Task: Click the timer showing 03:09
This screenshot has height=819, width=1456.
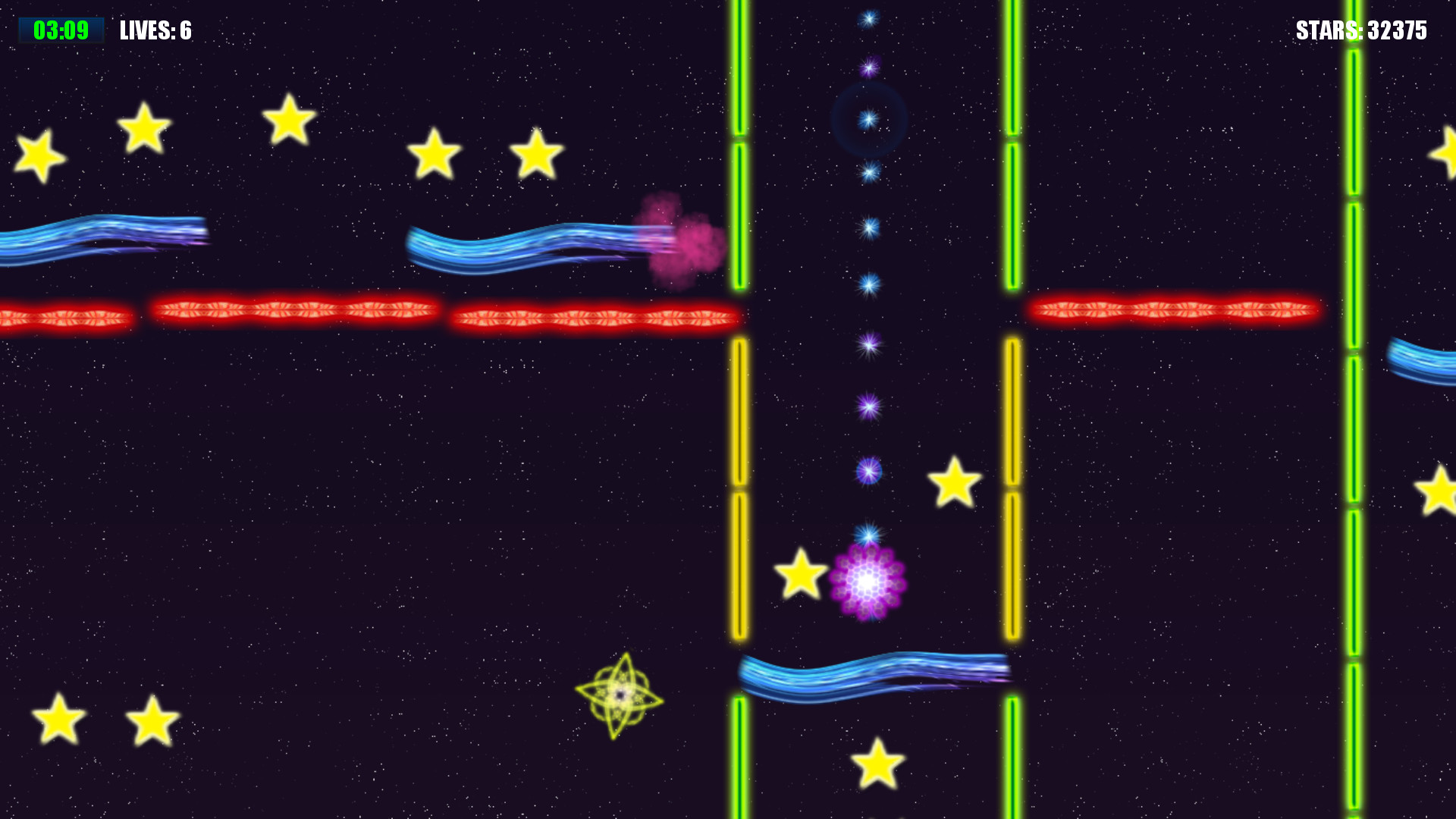Action: pyautogui.click(x=61, y=31)
